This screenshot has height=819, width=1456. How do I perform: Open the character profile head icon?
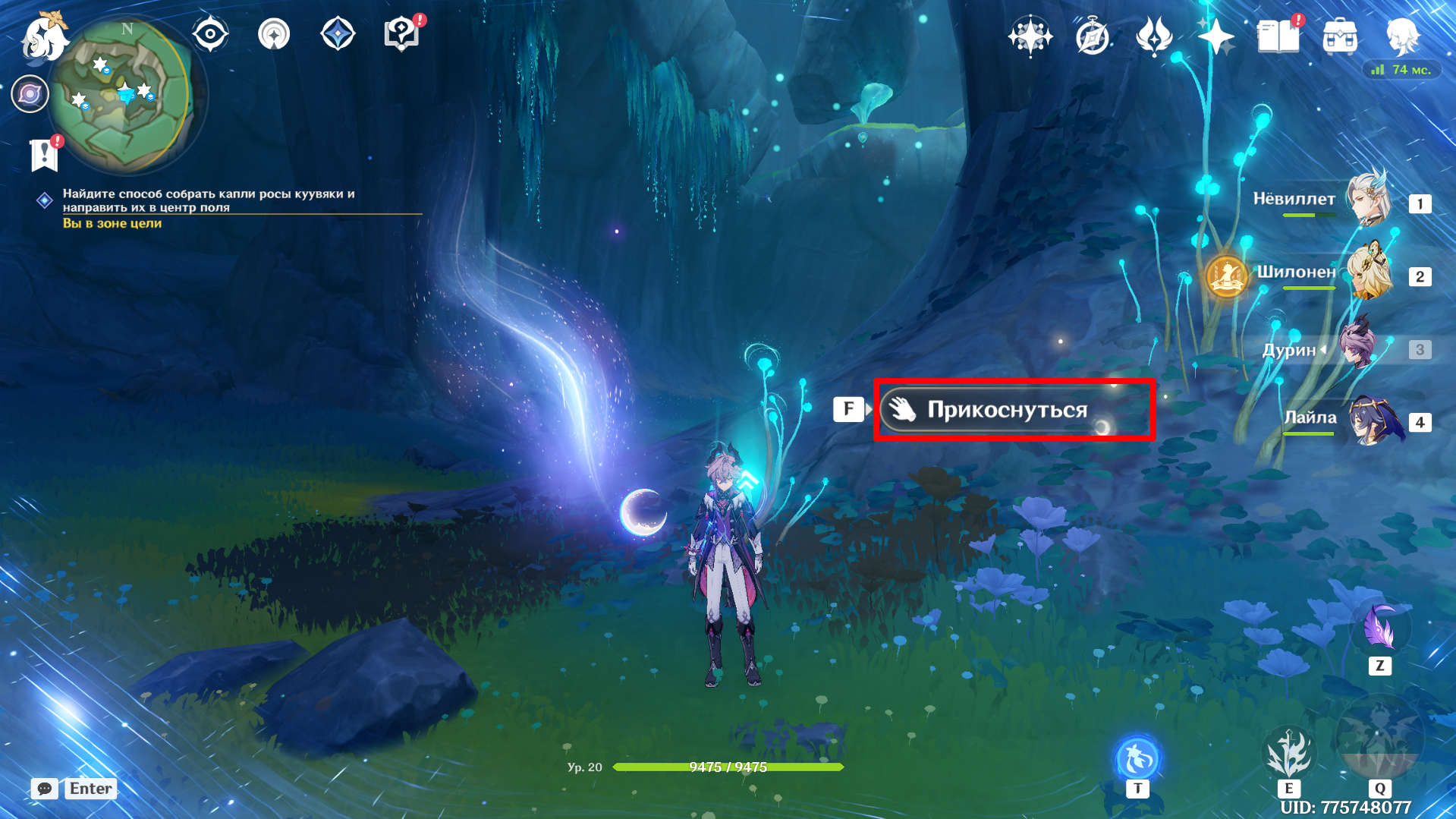(1402, 36)
